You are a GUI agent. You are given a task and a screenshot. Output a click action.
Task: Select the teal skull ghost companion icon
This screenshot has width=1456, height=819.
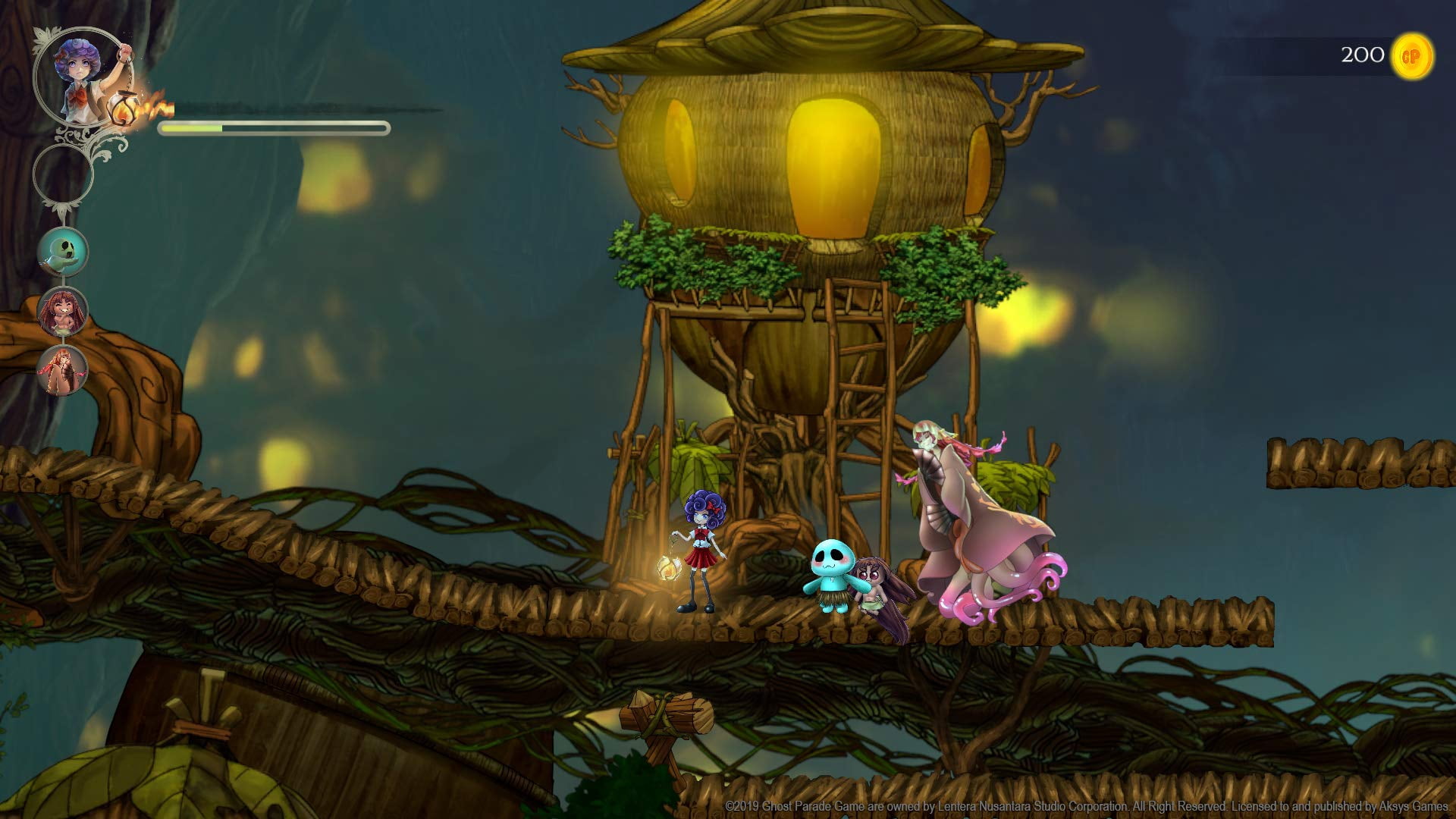point(64,253)
